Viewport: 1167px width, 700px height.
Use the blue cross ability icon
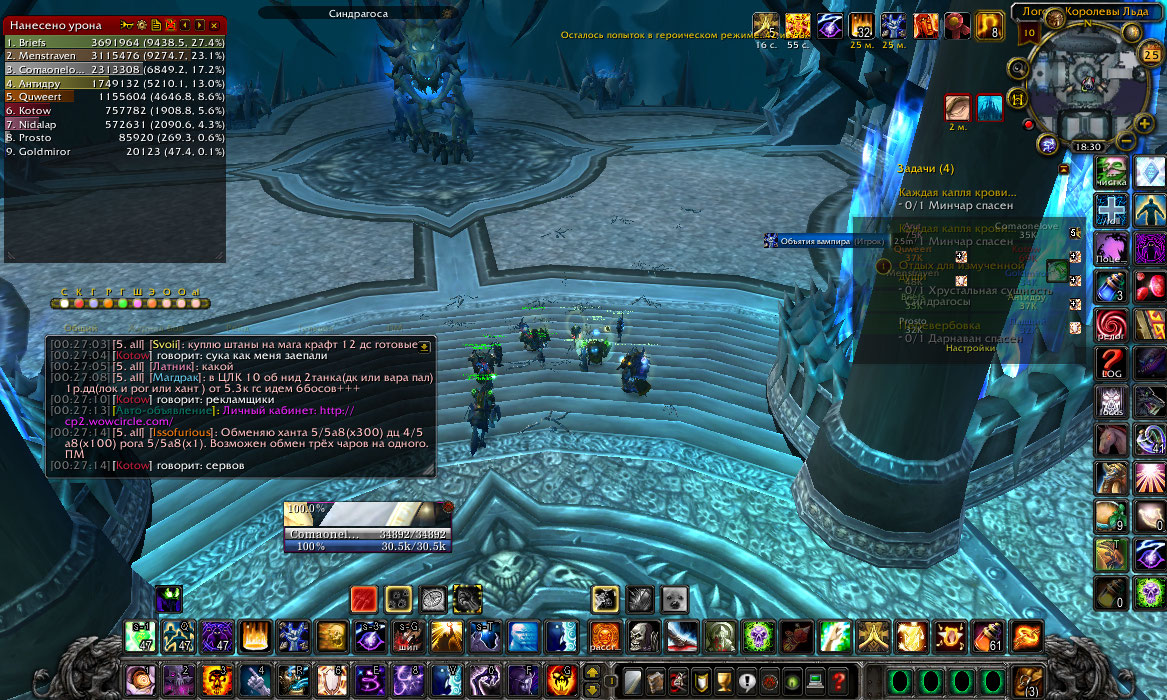point(1113,209)
